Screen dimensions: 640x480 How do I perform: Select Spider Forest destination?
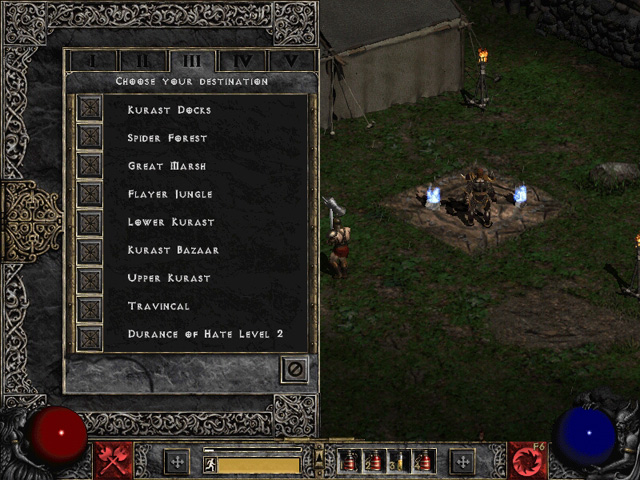[91, 137]
